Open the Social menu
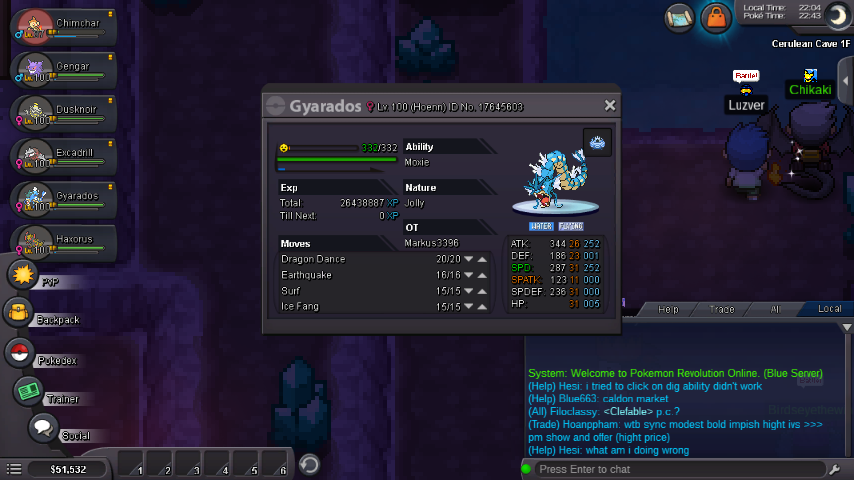The width and height of the screenshot is (854, 480). tap(43, 428)
